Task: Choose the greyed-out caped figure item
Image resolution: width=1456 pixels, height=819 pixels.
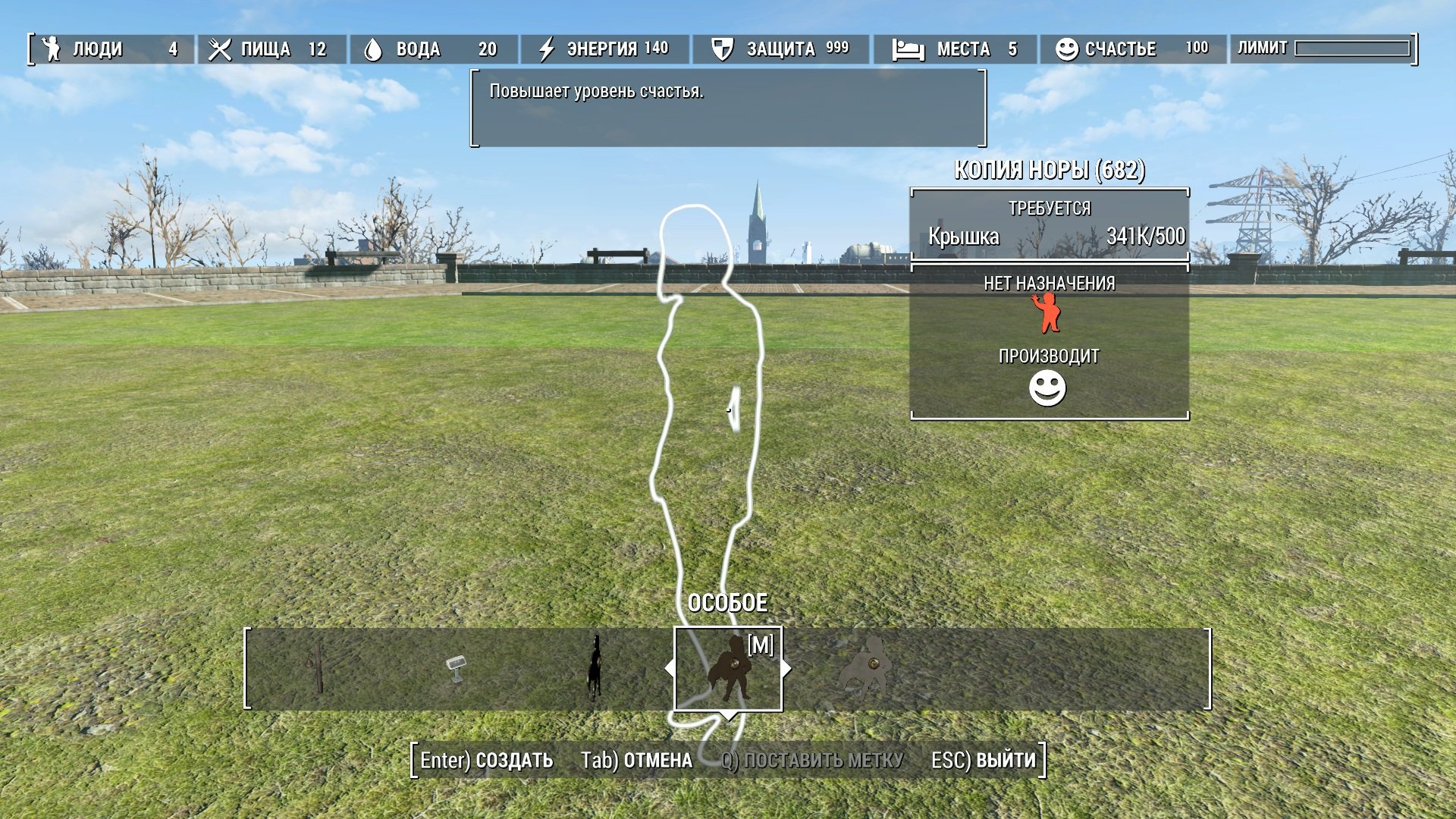Action: coord(865,668)
